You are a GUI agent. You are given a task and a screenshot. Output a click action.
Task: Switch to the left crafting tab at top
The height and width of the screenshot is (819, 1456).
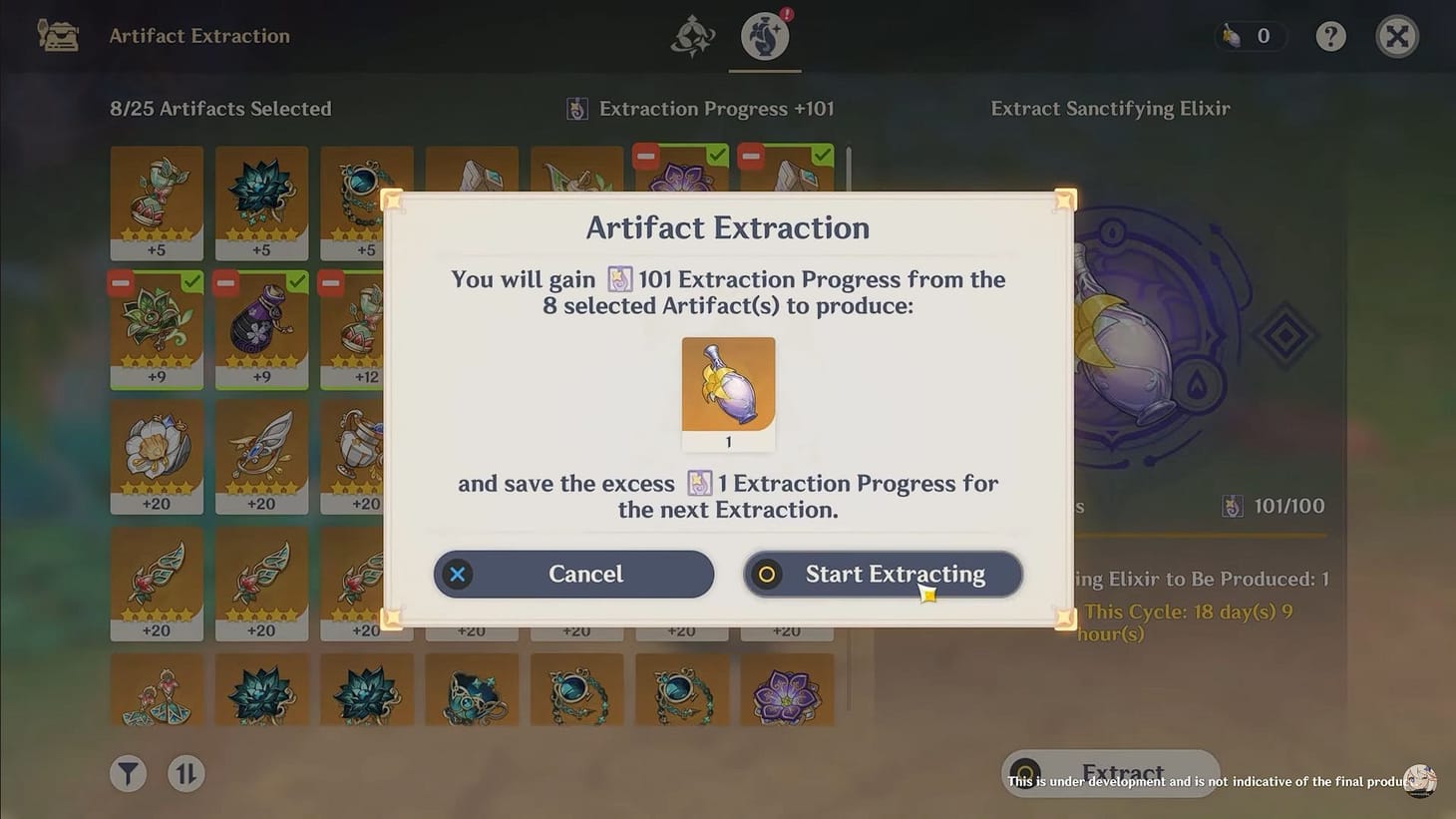(693, 36)
